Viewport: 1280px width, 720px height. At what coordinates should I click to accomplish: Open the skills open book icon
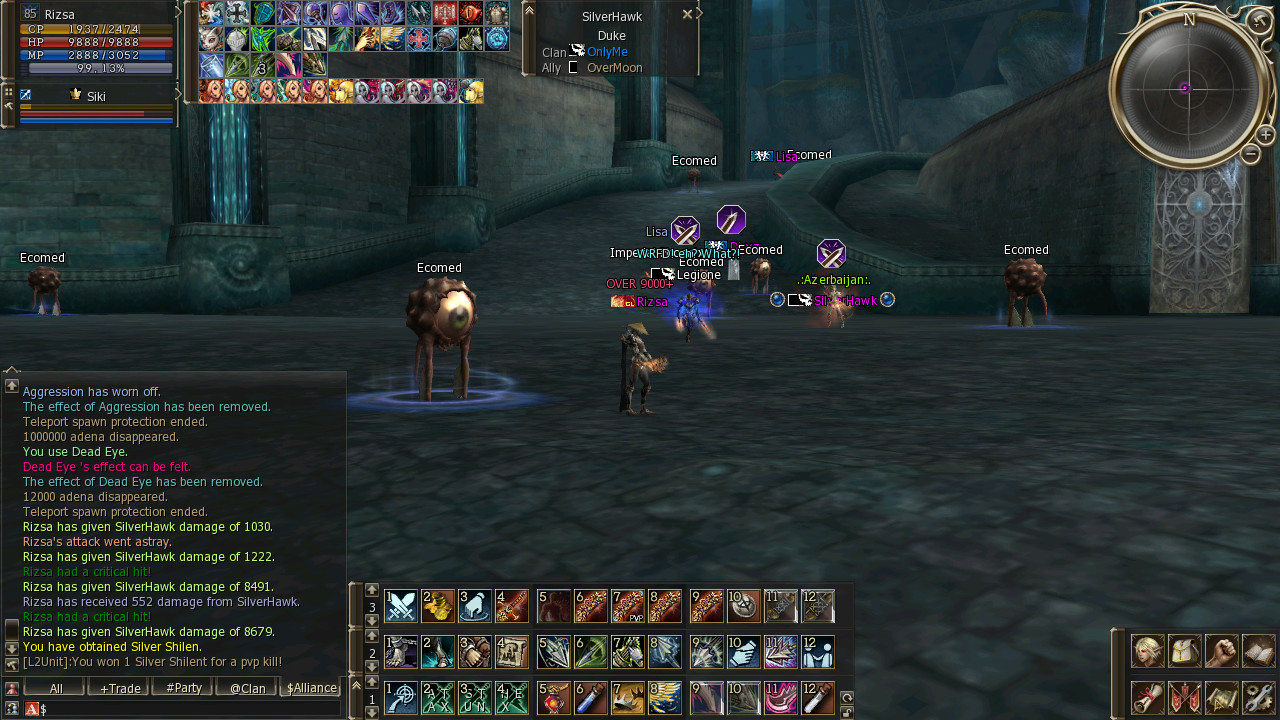point(1259,651)
